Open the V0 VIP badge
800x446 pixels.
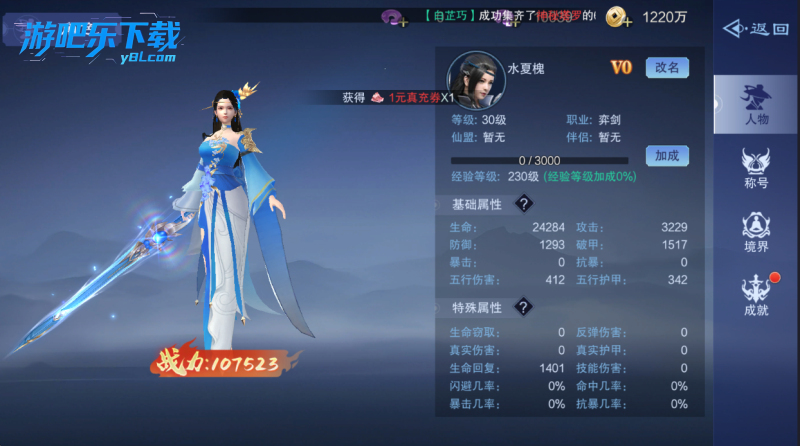coord(621,68)
